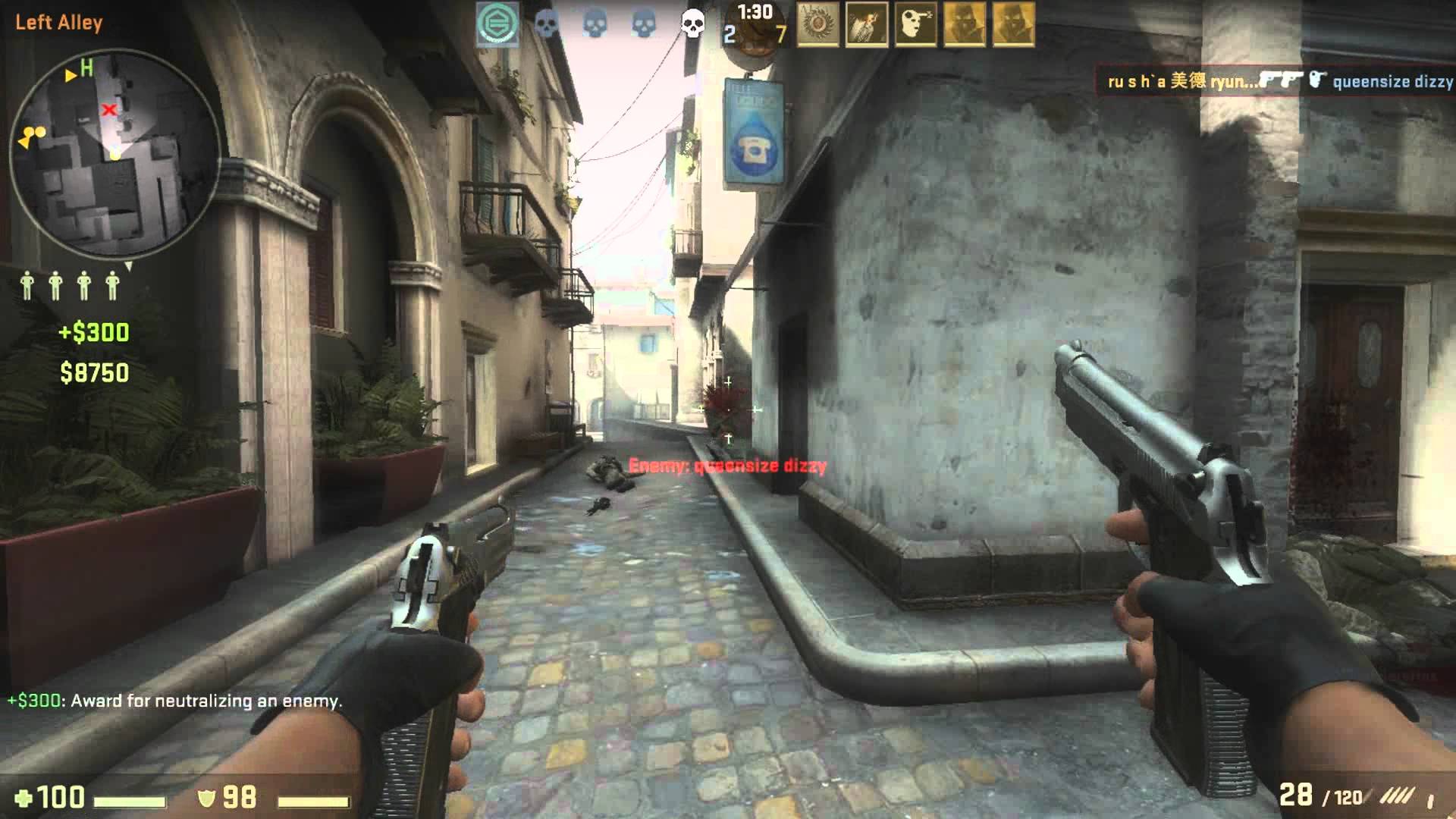Choose the balaclava mask player avatar
The width and height of the screenshot is (1456, 819).
[x=915, y=24]
